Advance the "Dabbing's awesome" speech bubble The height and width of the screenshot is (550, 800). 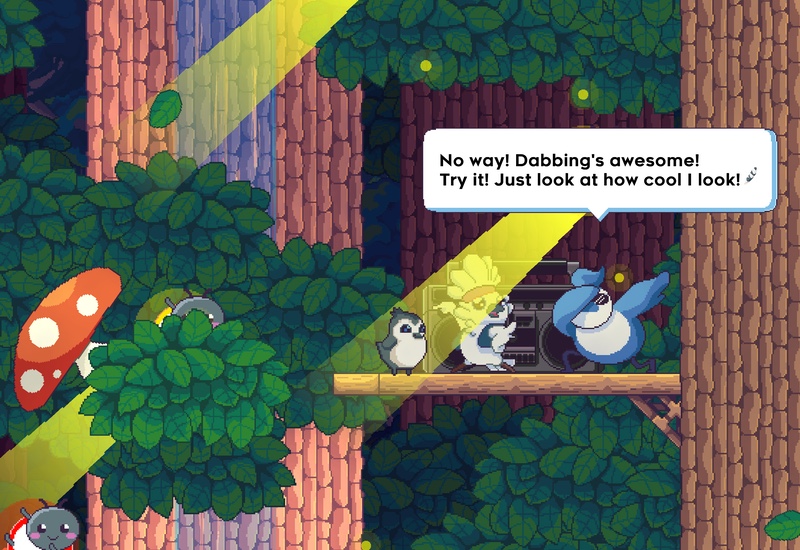pos(597,170)
